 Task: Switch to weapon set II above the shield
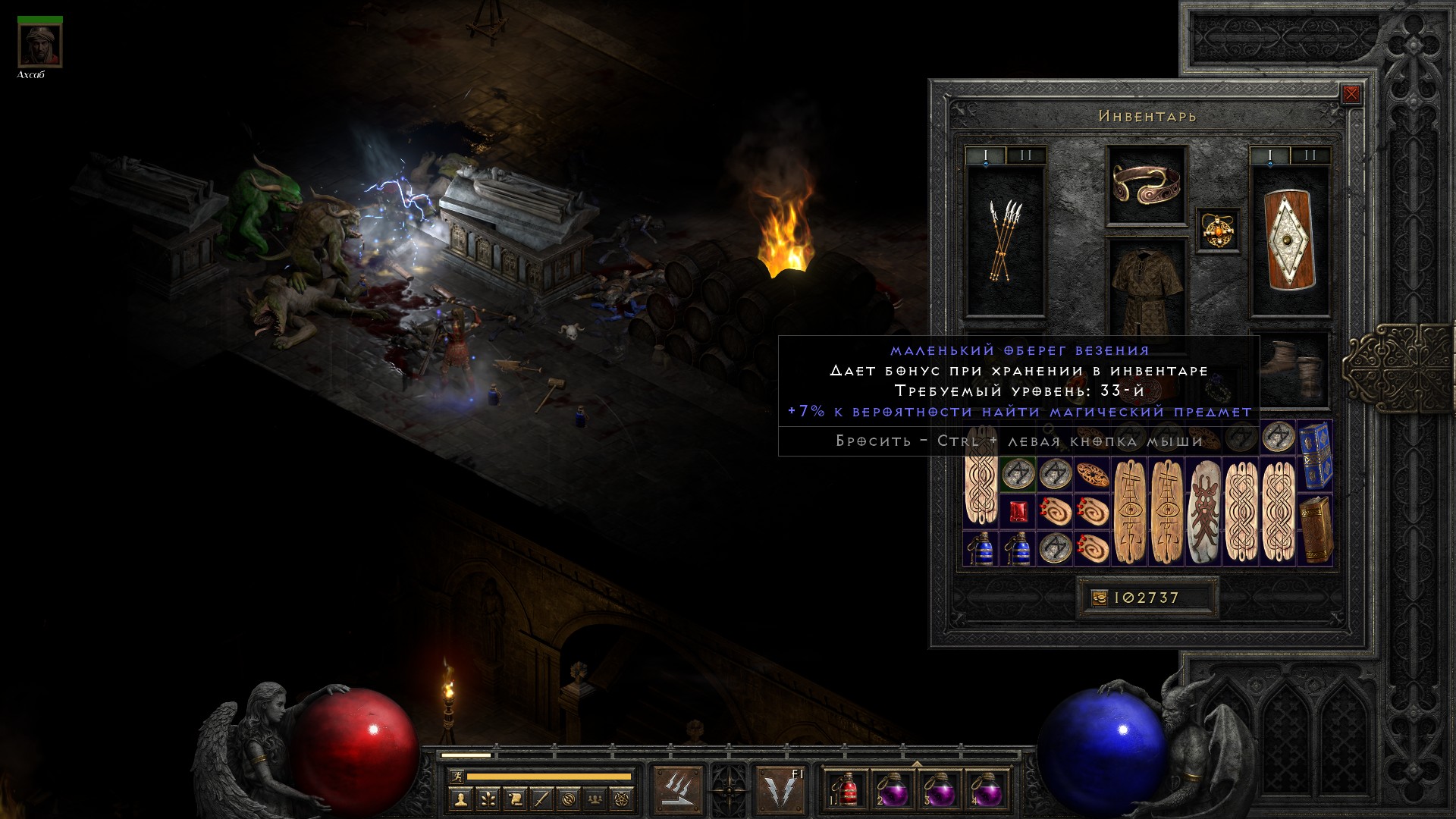point(1310,156)
